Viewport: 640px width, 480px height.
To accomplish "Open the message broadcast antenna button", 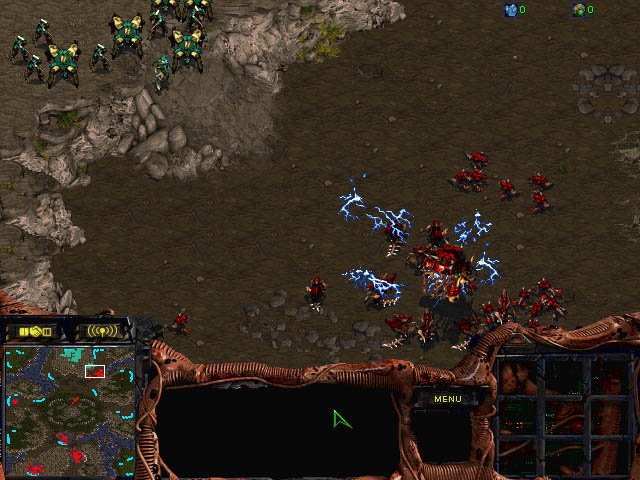I will pos(102,330).
